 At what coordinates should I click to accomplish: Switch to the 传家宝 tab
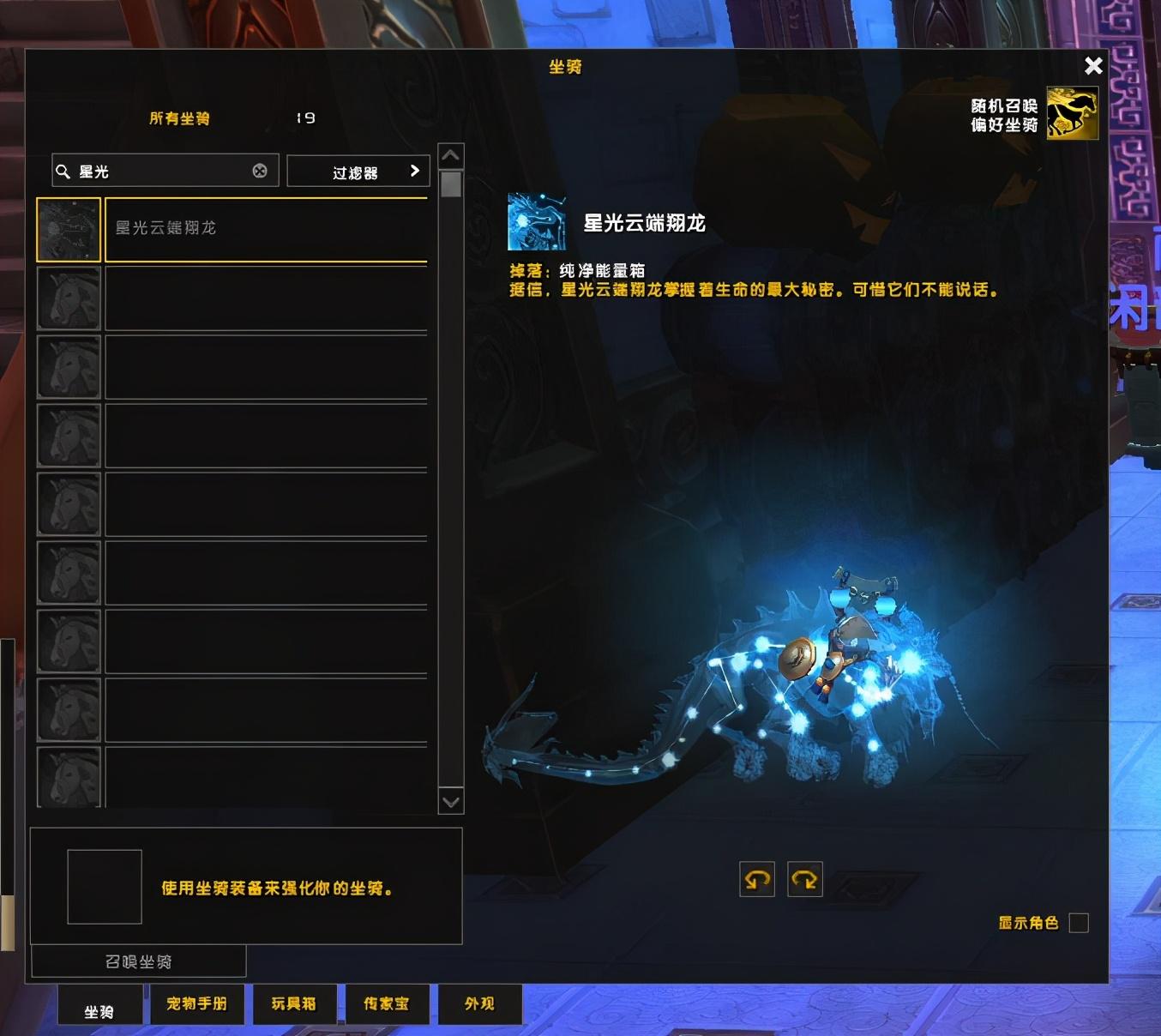(388, 1003)
